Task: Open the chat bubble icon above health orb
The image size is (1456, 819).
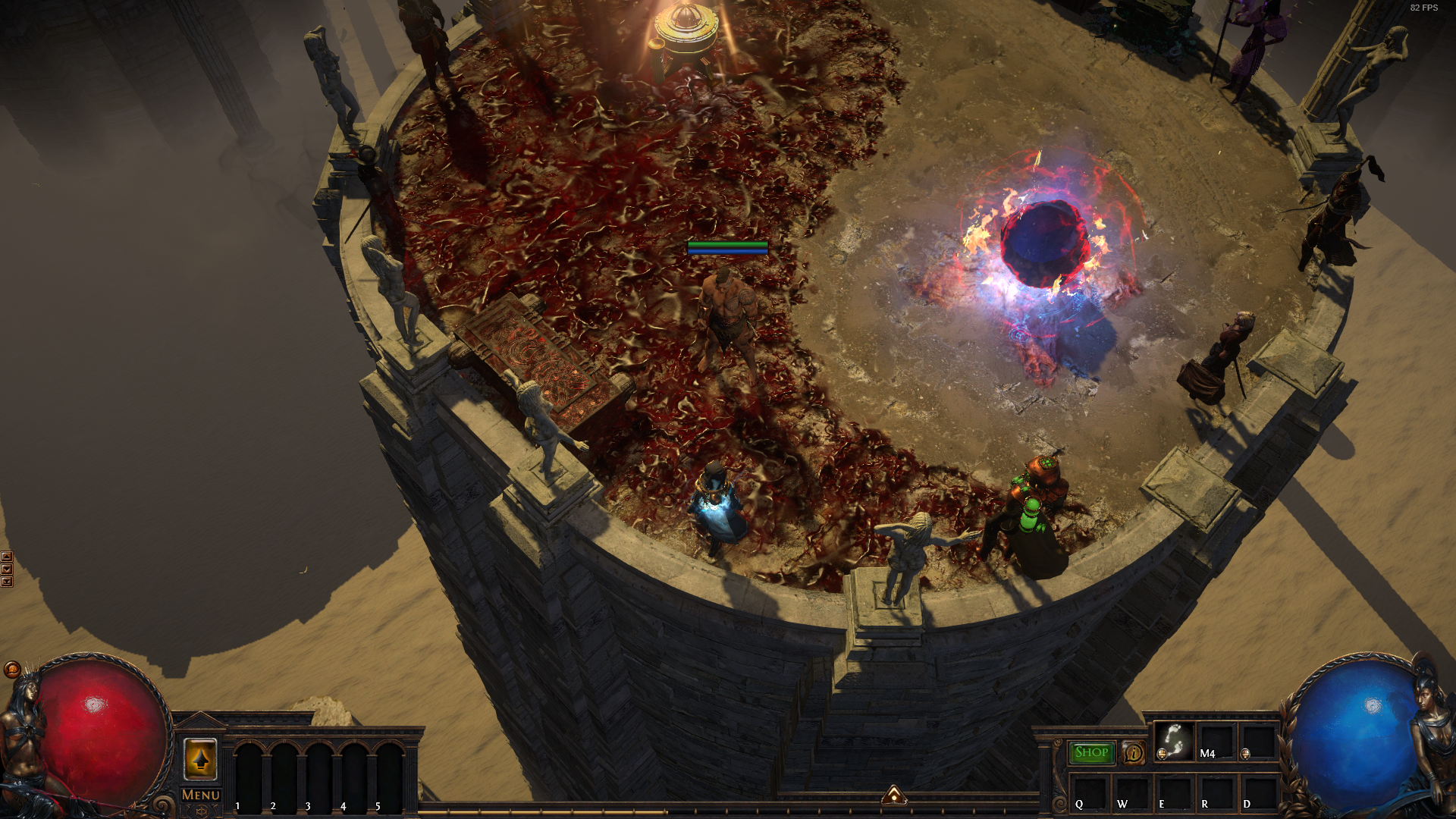Action: pyautogui.click(x=11, y=670)
